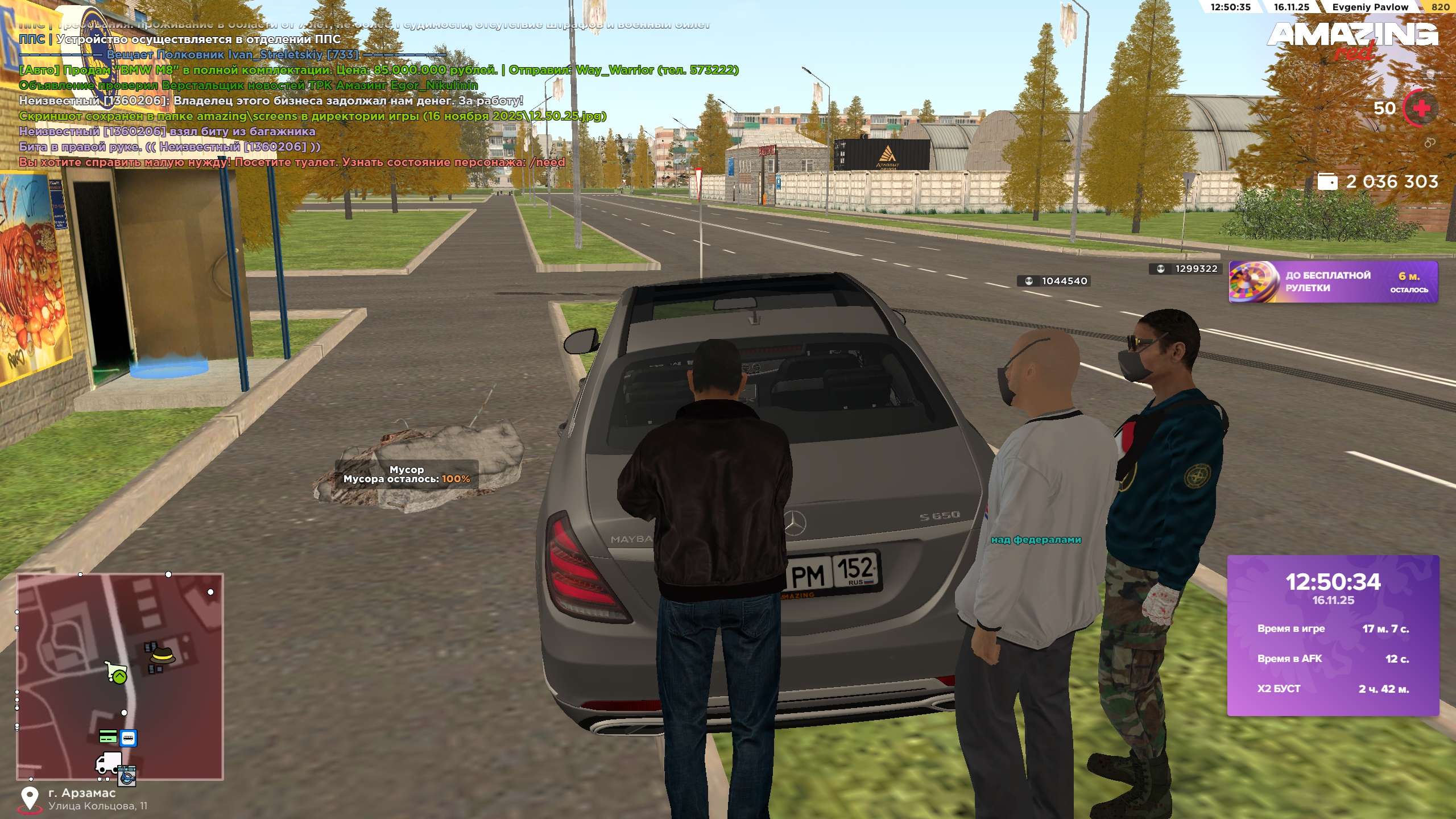Click the wallet icon beside the money
Screen dimensions: 1456x819
(x=1328, y=182)
